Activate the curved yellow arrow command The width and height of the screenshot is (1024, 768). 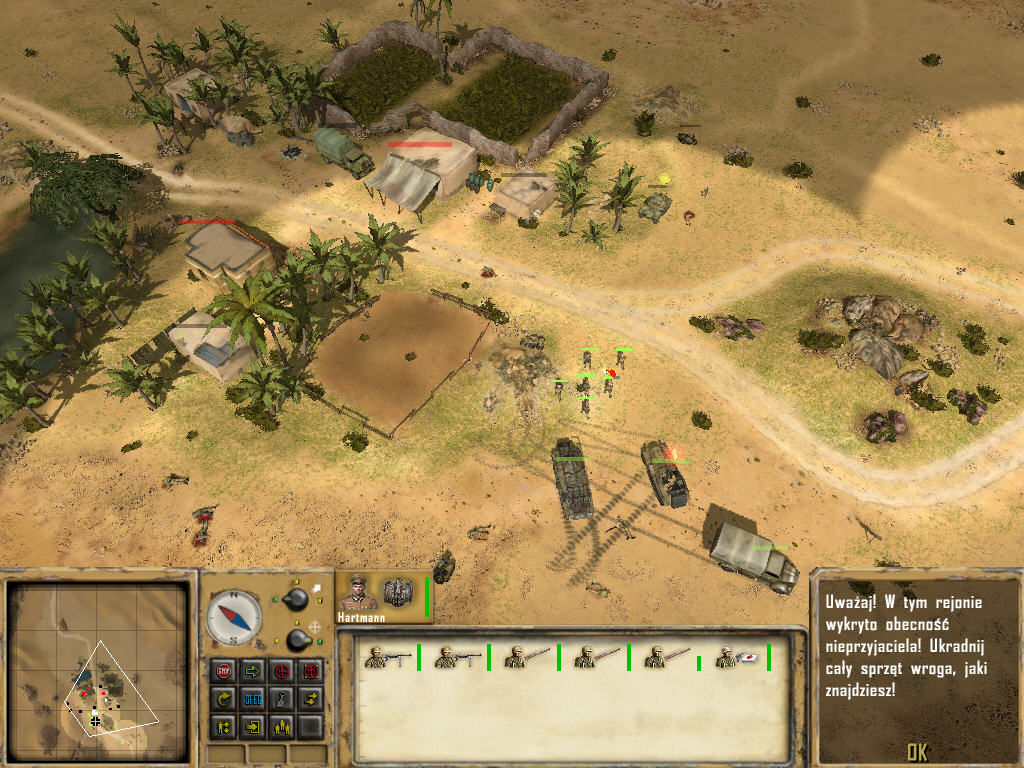pos(223,698)
